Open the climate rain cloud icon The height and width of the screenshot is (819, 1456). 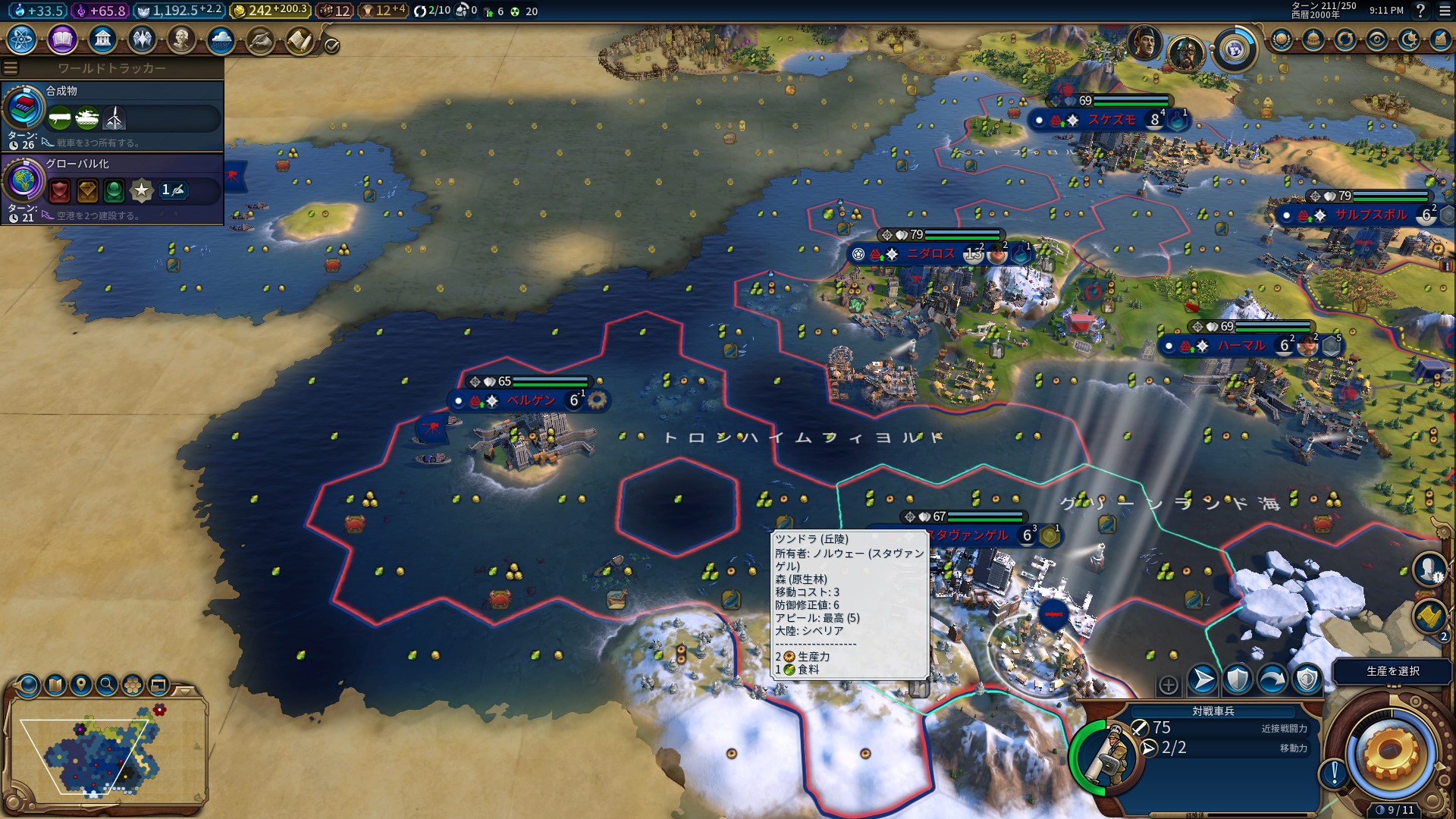[221, 39]
